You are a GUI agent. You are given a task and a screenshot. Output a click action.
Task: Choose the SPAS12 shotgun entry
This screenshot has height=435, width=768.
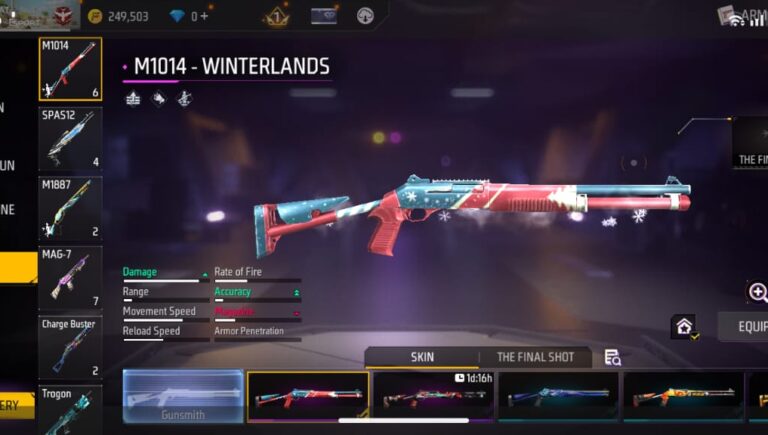coord(70,138)
